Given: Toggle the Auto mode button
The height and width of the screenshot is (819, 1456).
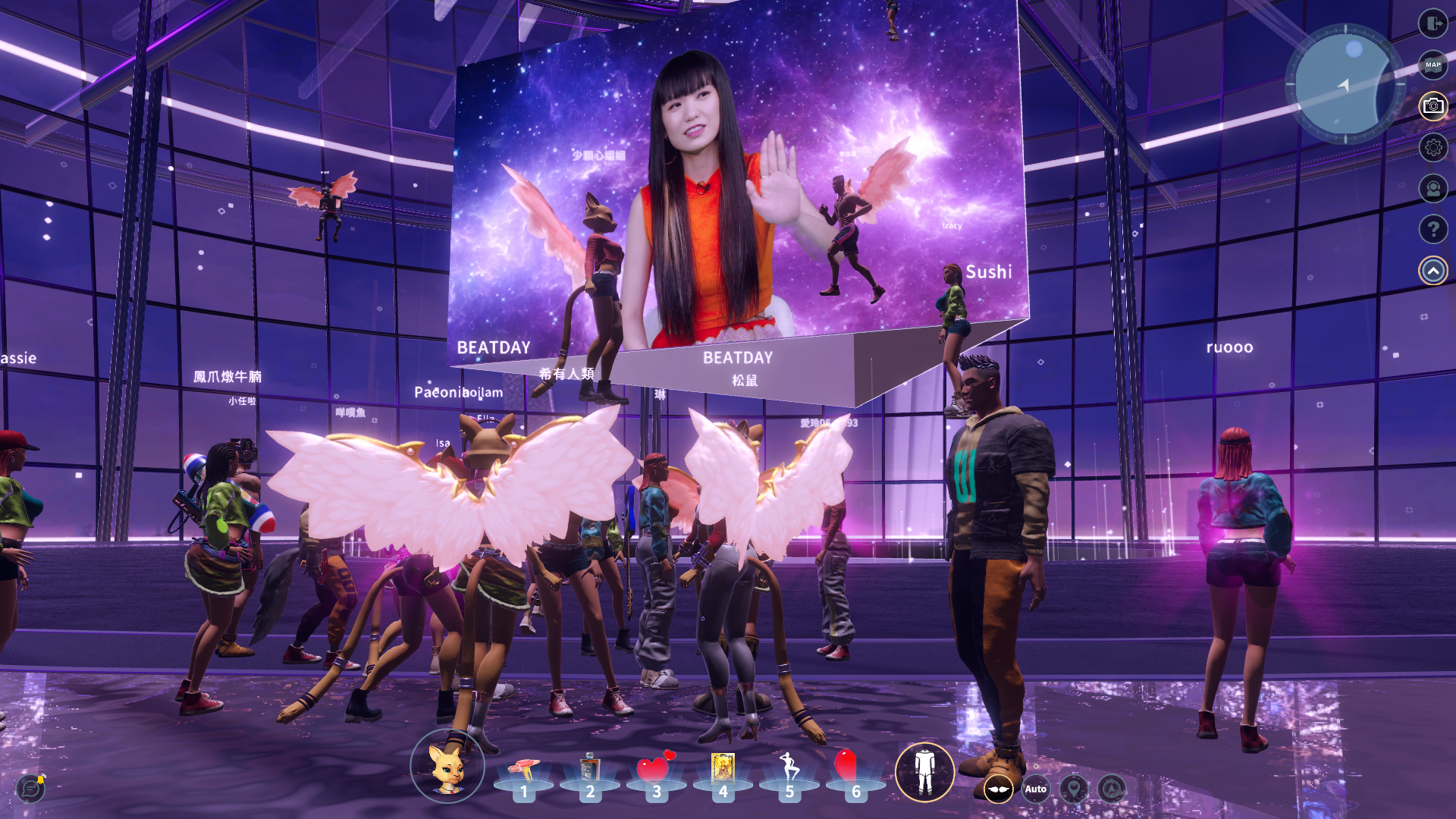Looking at the screenshot, I should (1036, 789).
